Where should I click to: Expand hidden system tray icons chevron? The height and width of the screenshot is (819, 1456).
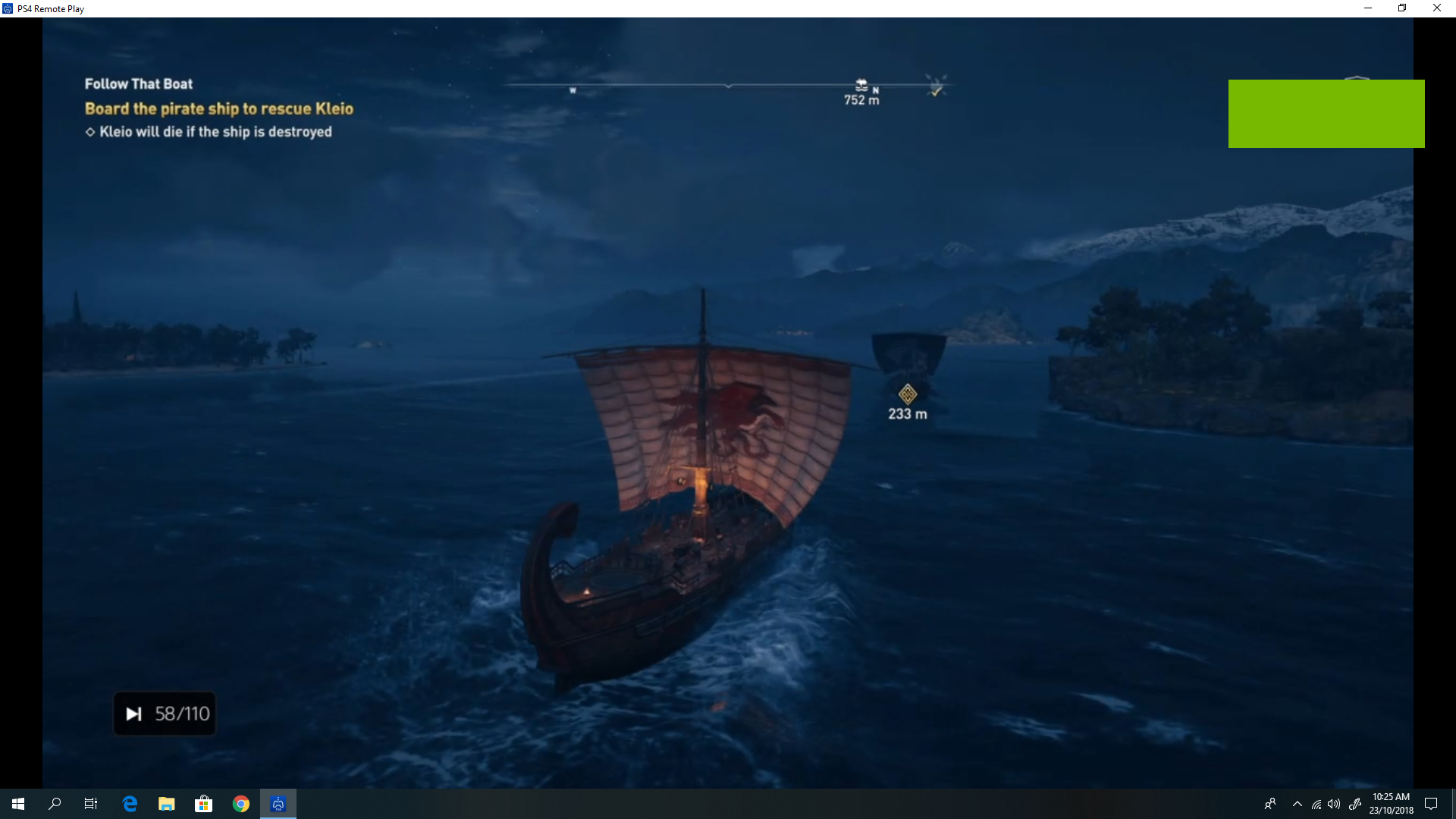(x=1297, y=805)
